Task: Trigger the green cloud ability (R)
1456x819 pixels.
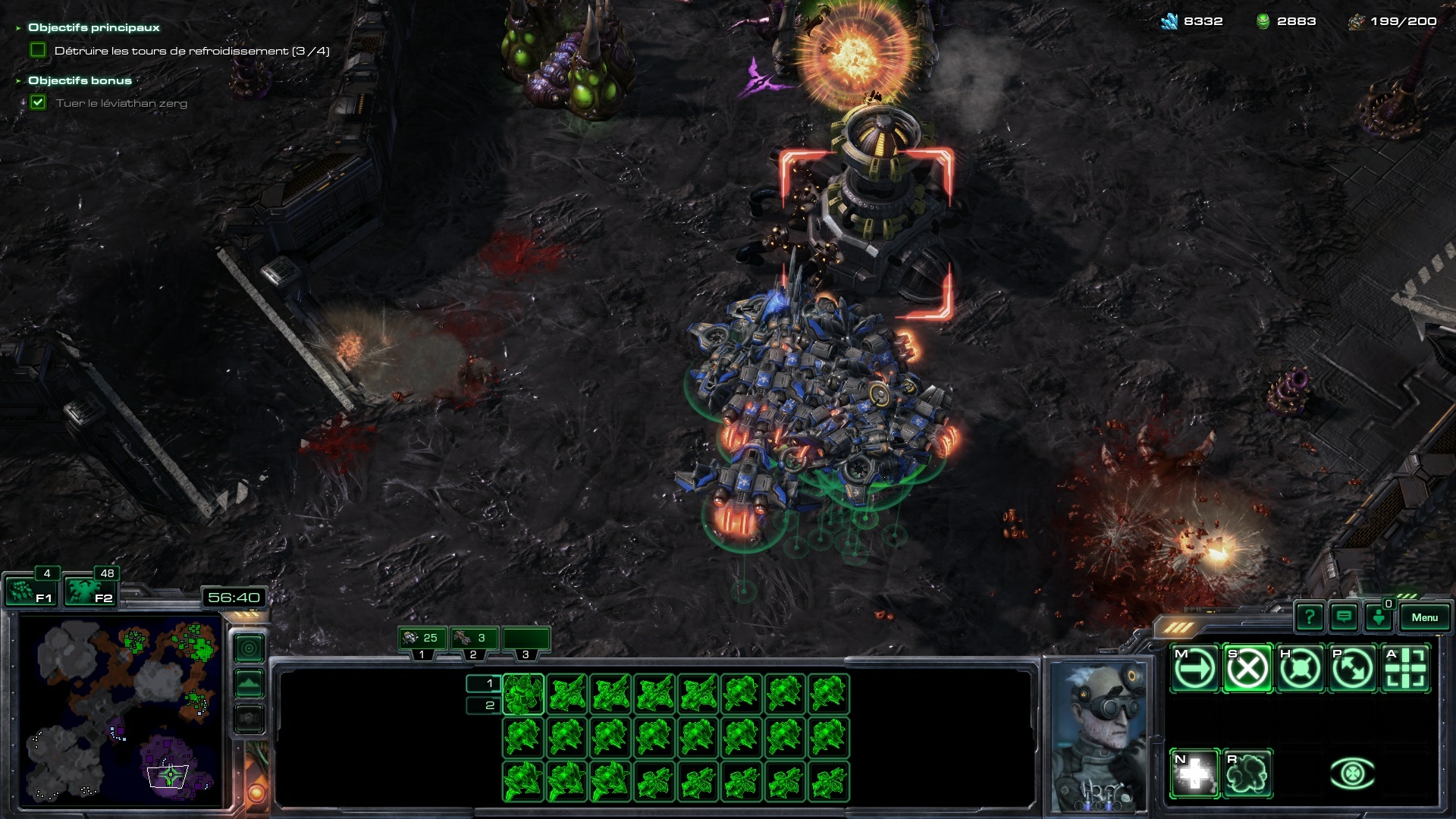Action: point(1247,773)
